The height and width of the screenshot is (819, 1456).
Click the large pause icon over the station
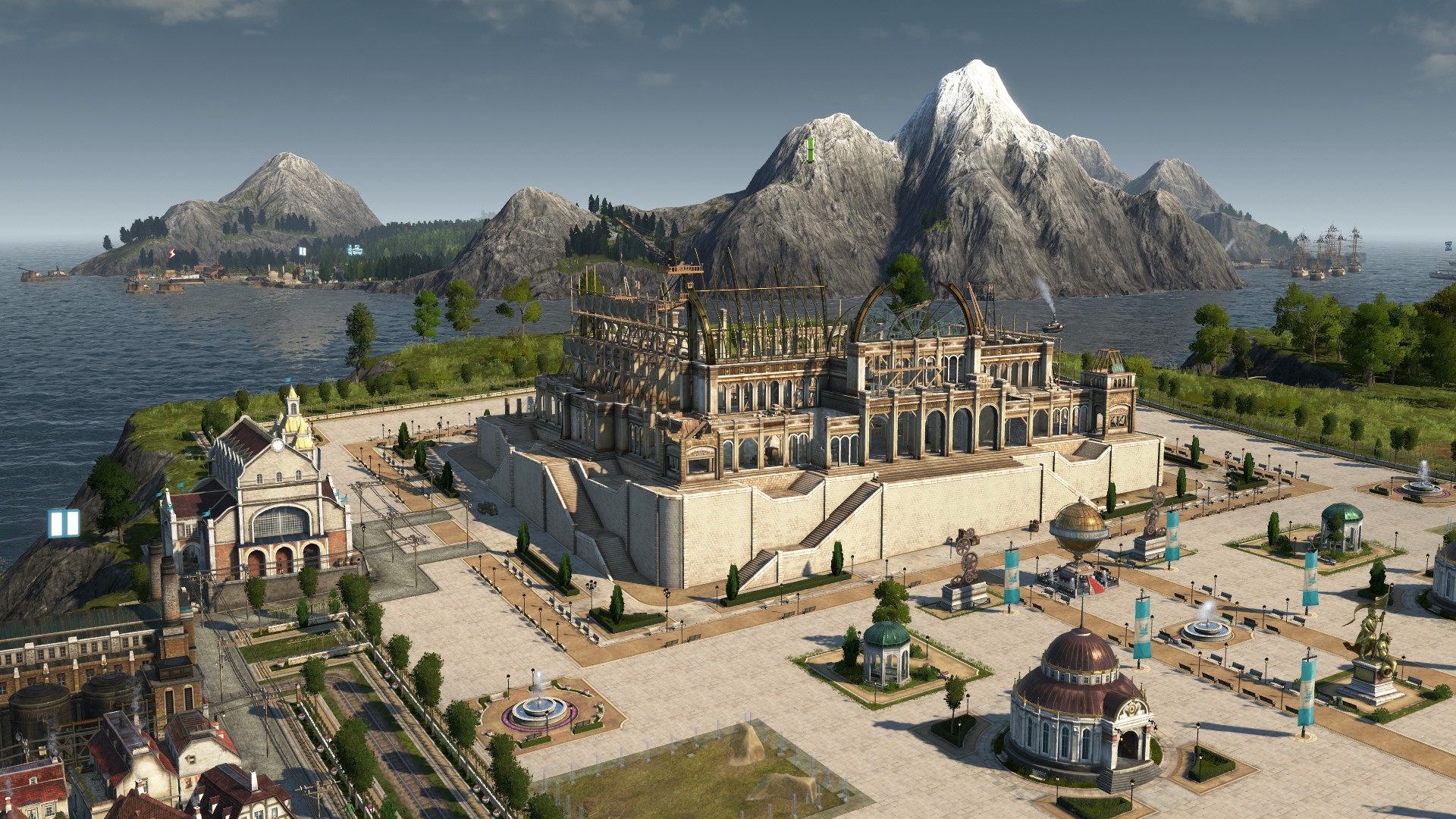(x=64, y=523)
